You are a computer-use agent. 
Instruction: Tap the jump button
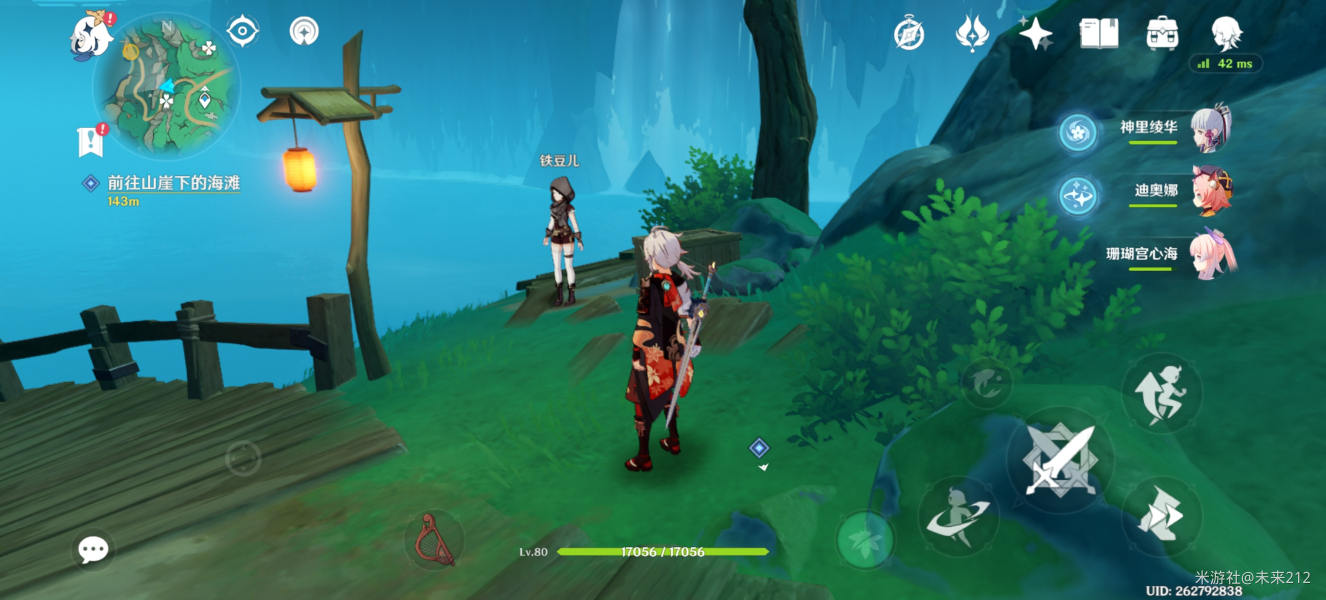pyautogui.click(x=1161, y=392)
